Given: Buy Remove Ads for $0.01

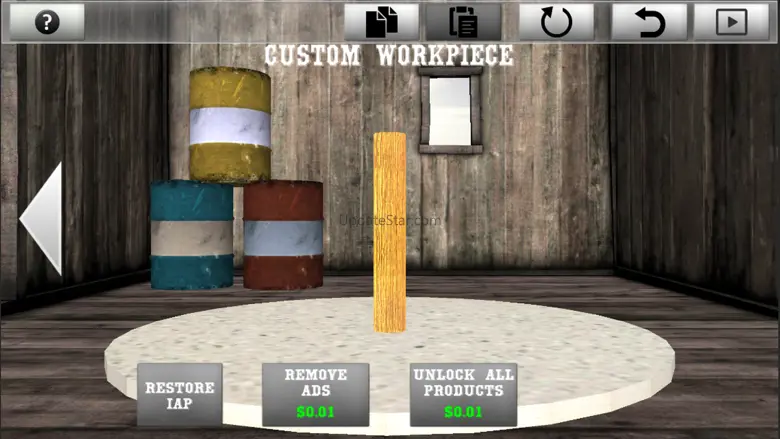Looking at the screenshot, I should pyautogui.click(x=315, y=393).
